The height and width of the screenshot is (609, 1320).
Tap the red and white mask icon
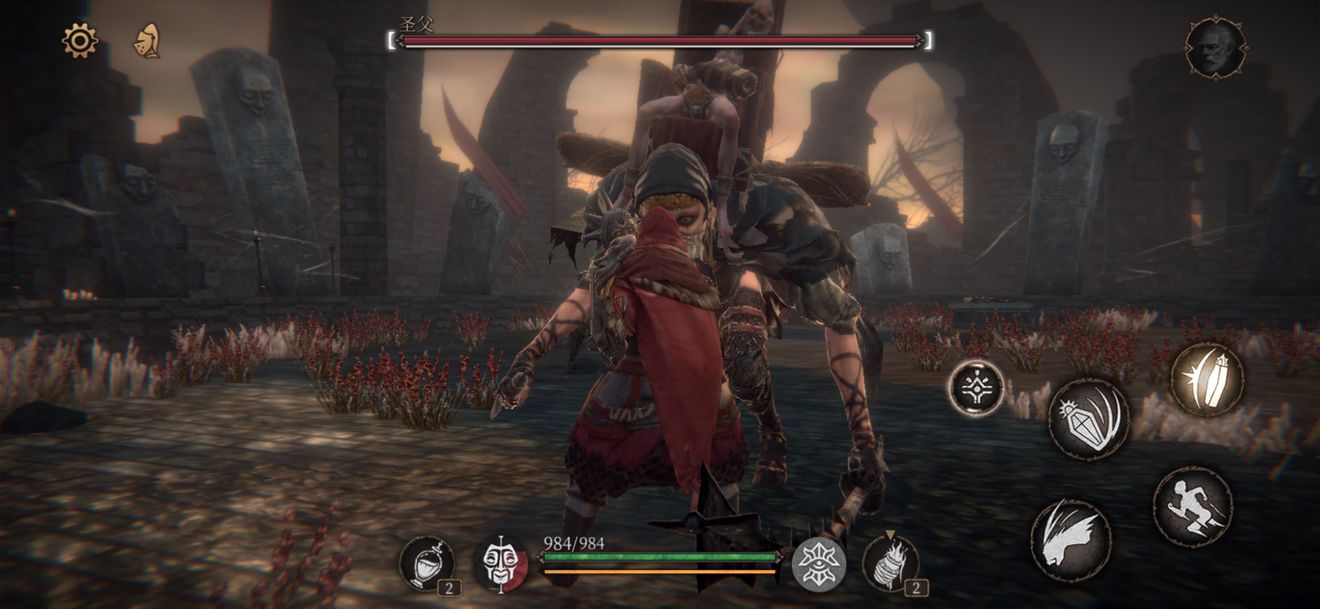(500, 564)
